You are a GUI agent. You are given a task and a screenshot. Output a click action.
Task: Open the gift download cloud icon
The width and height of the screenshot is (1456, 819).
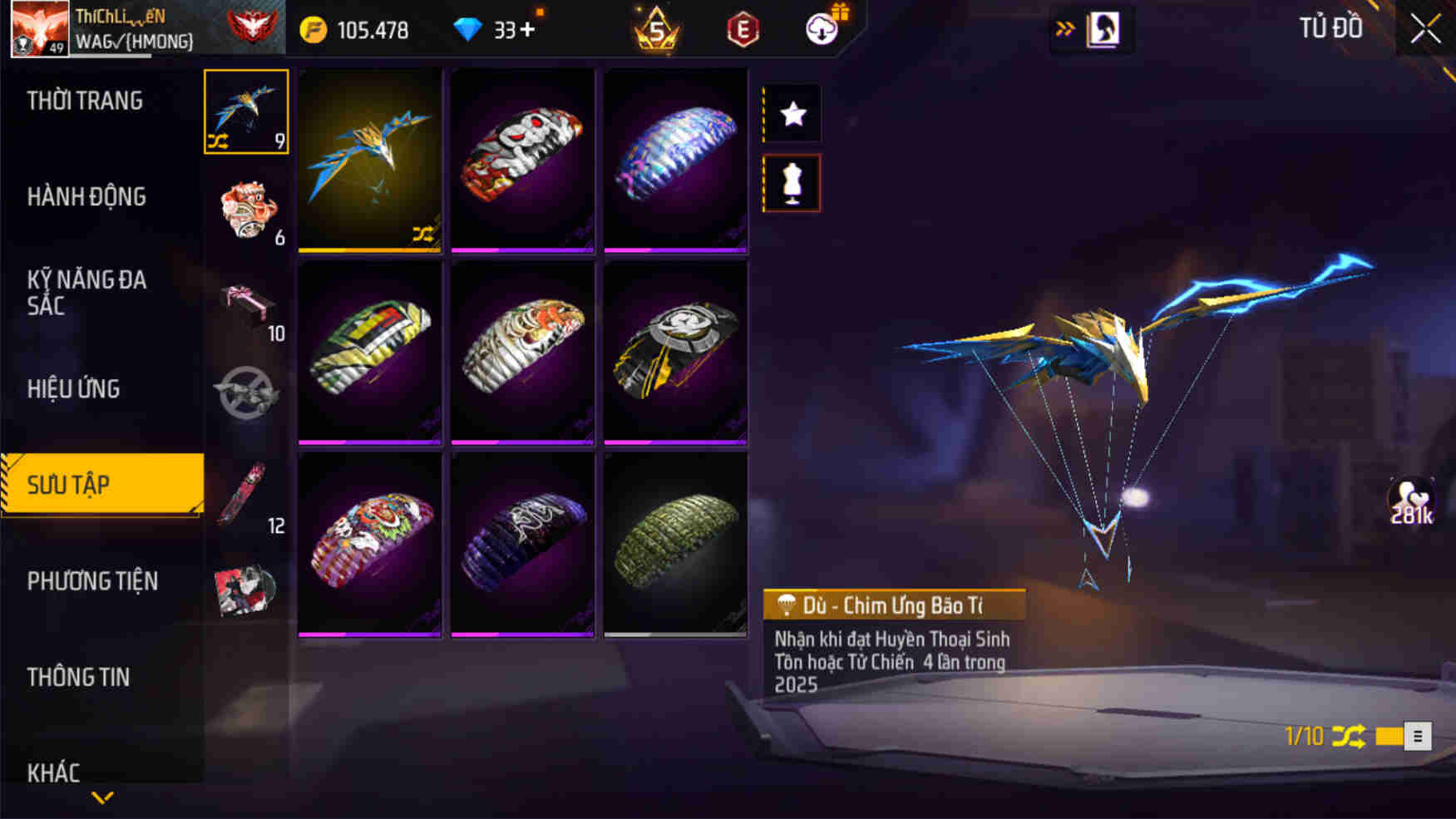point(822,27)
